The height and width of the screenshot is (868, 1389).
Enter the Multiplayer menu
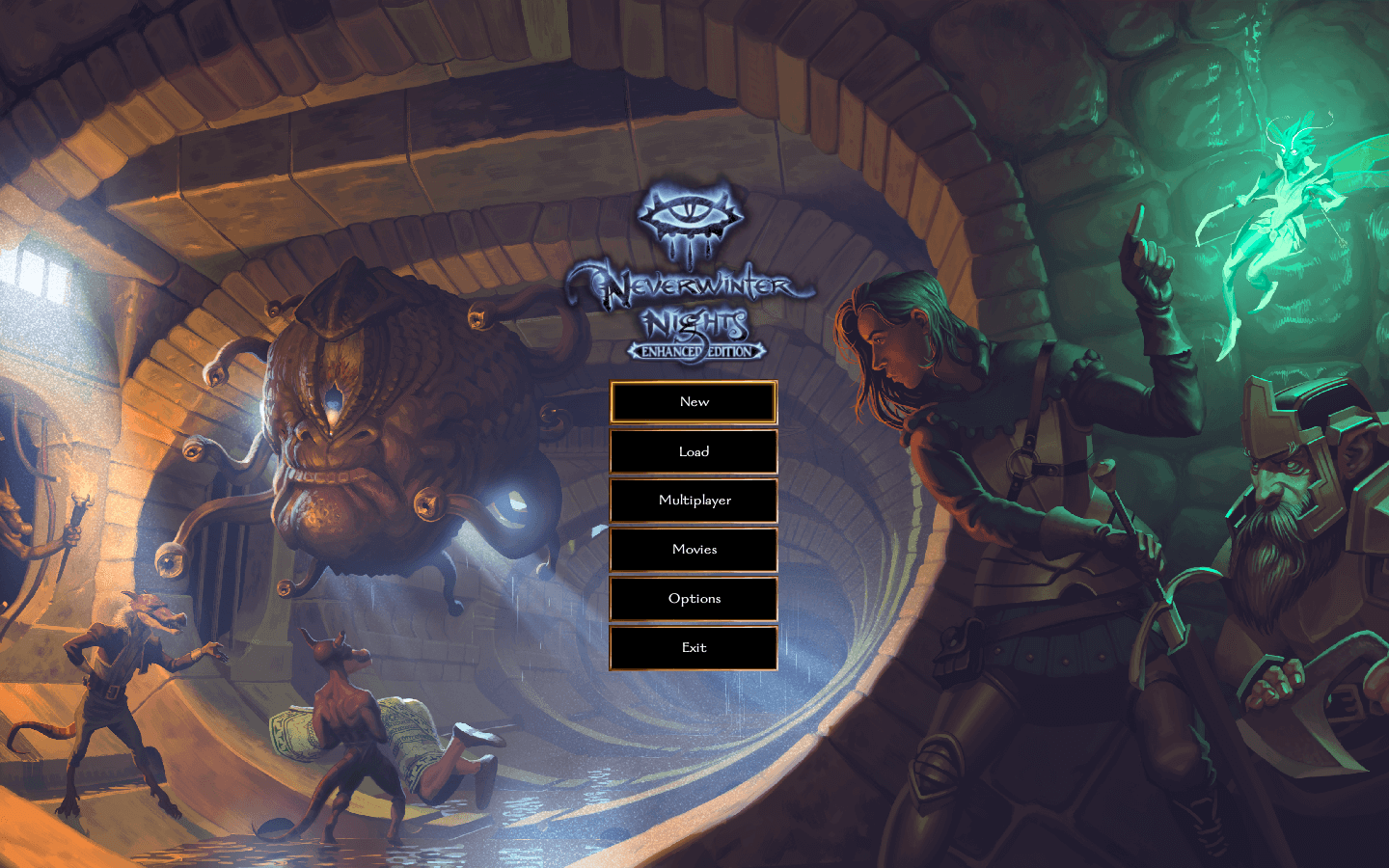[x=694, y=501]
